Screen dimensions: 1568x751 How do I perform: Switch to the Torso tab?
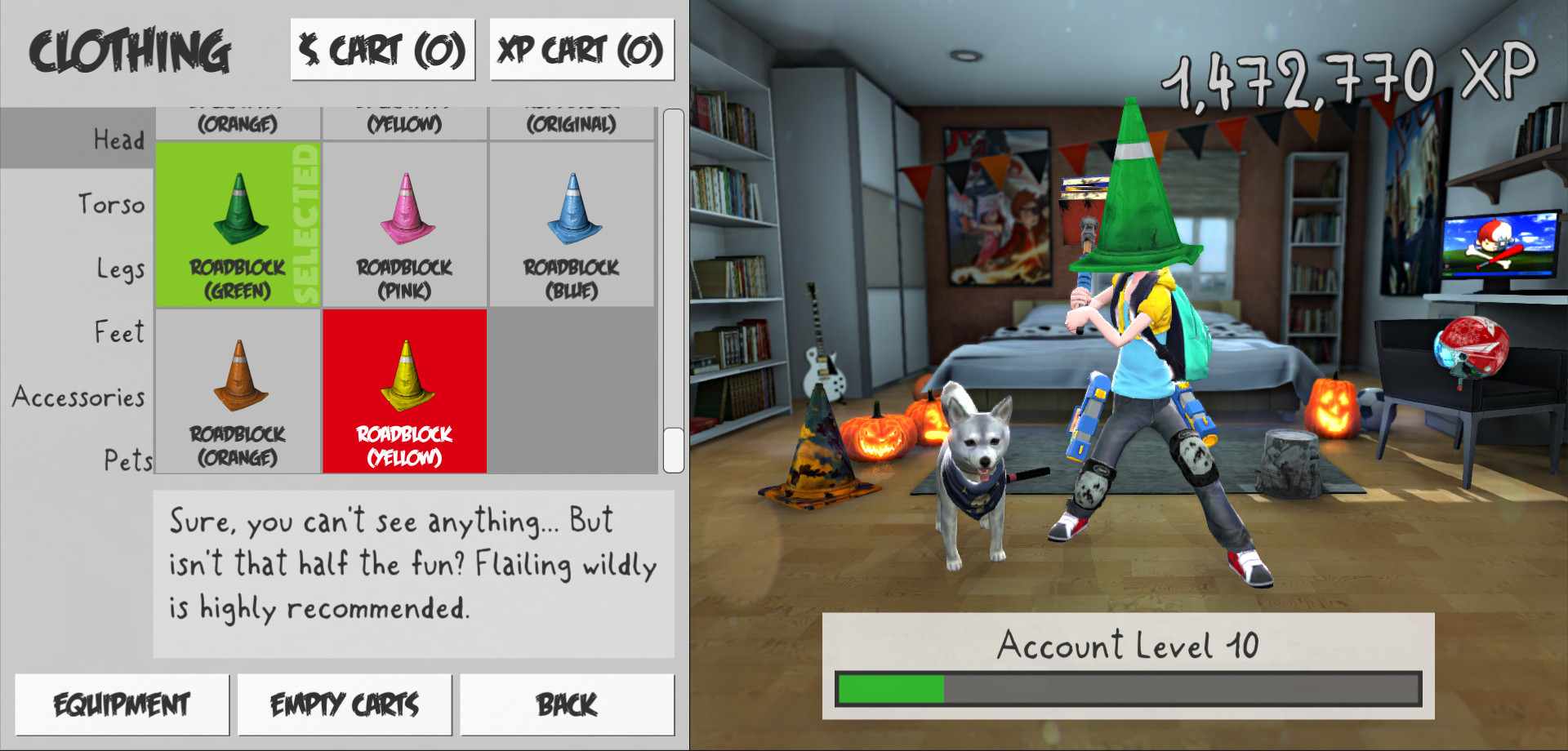(x=112, y=204)
